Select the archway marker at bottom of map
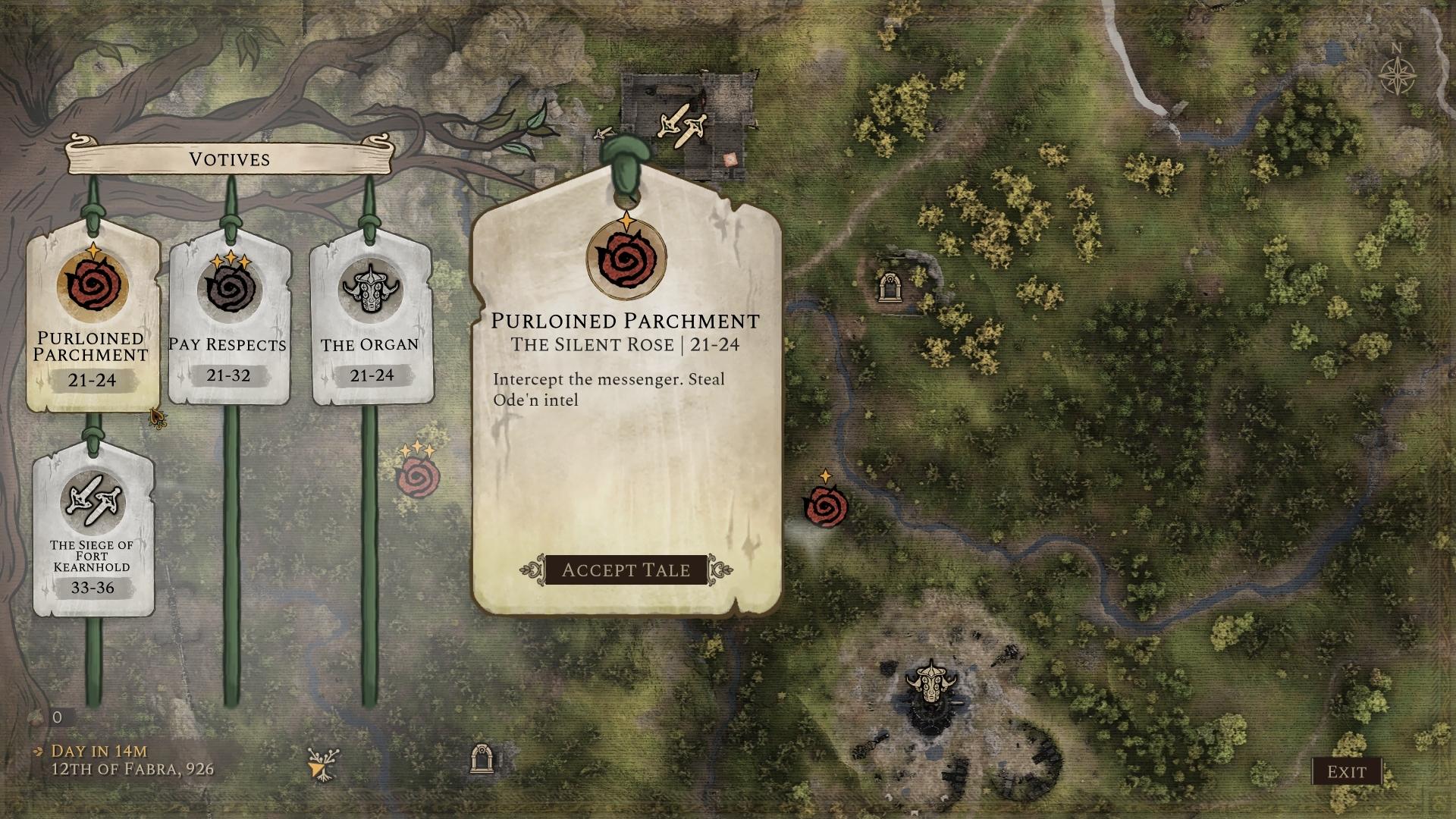1456x819 pixels. point(482,758)
